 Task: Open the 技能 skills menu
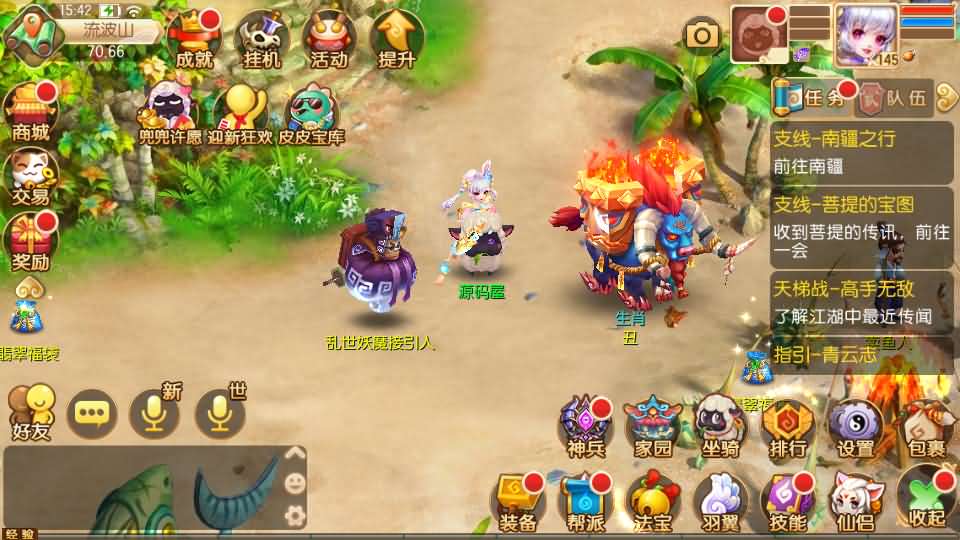(x=788, y=498)
